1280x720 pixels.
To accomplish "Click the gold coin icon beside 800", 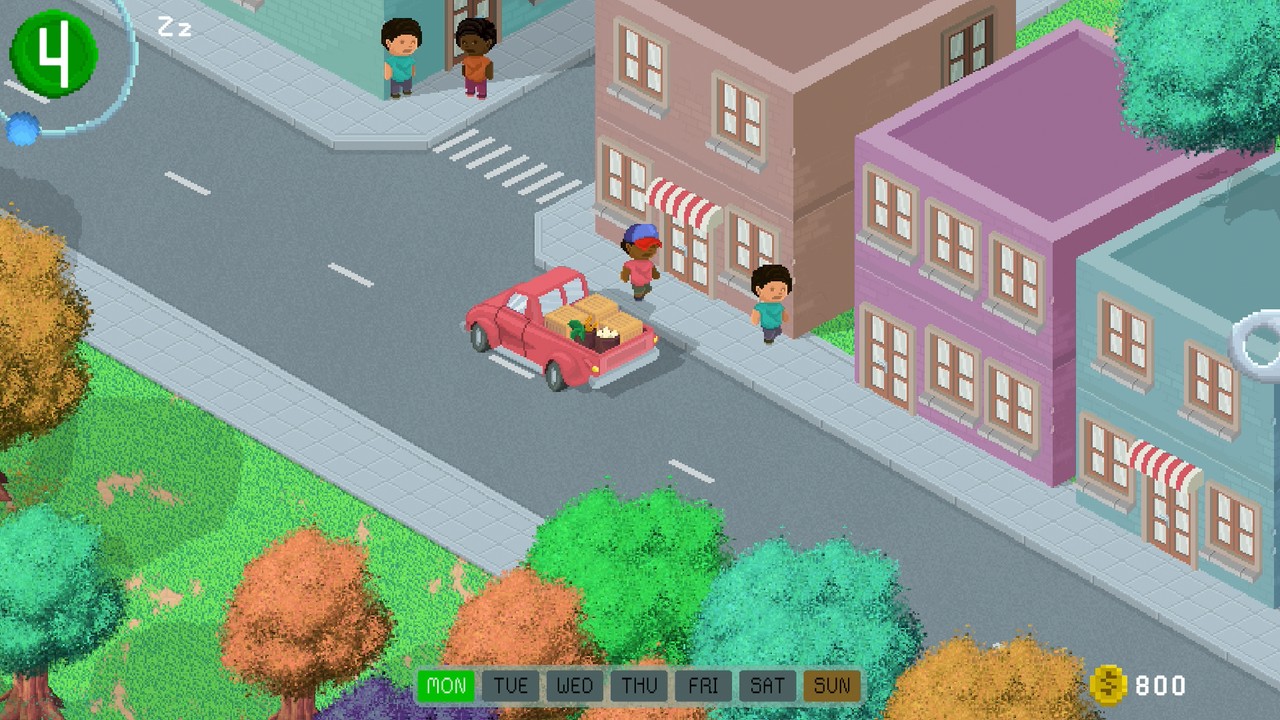I will 1109,686.
